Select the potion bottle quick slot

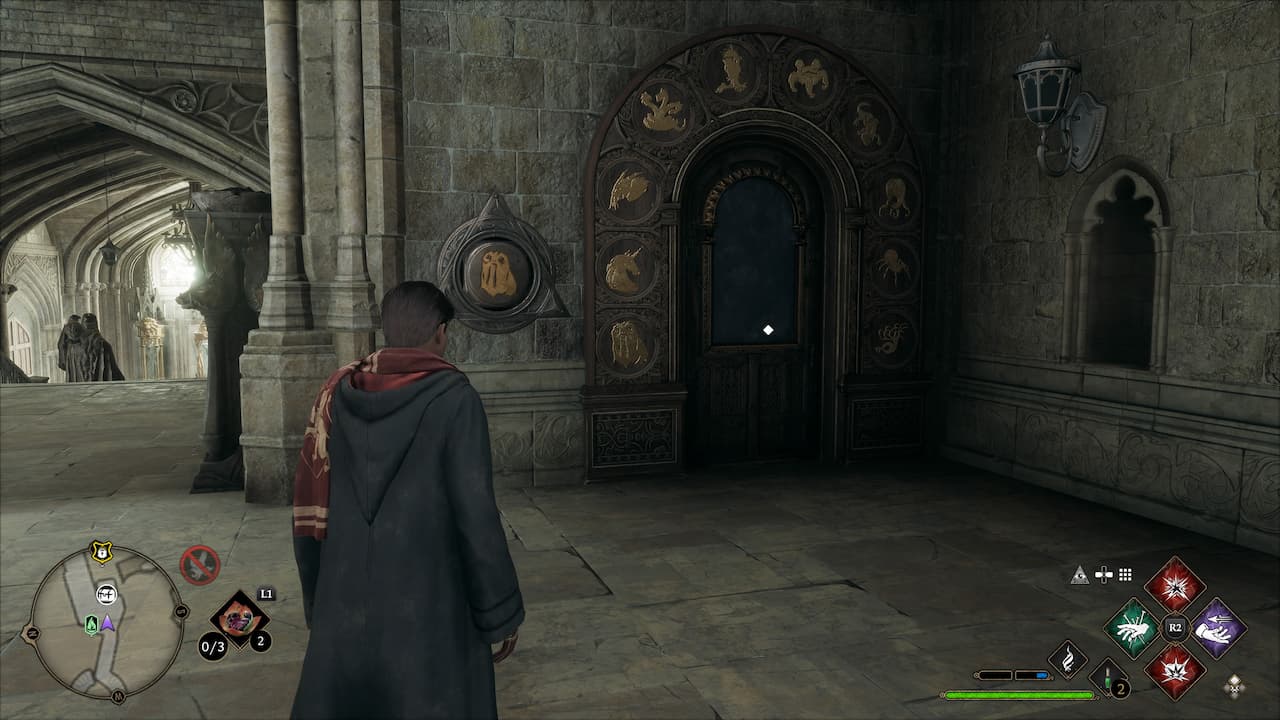1106,676
